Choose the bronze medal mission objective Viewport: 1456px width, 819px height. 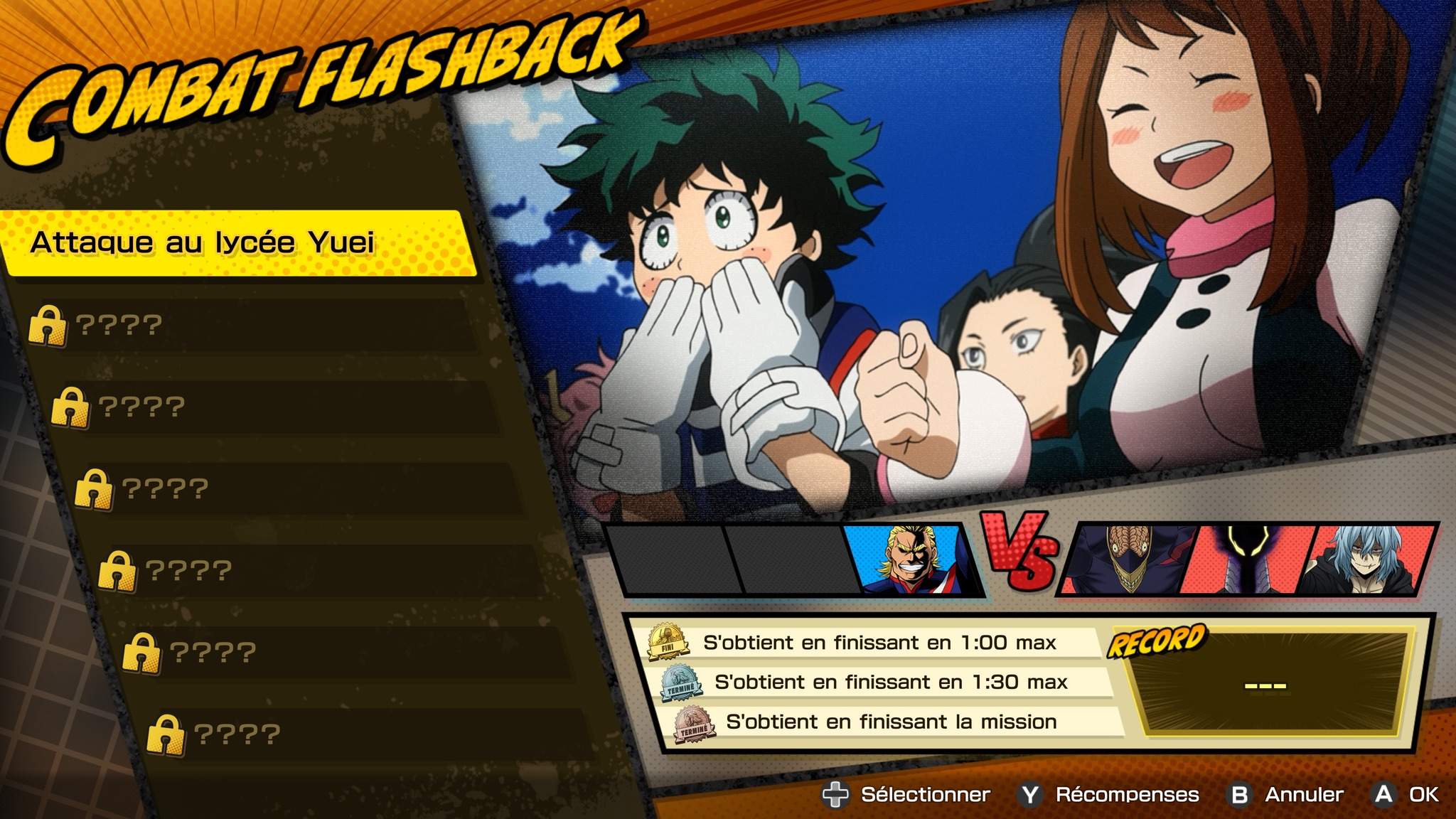pyautogui.click(x=892, y=722)
